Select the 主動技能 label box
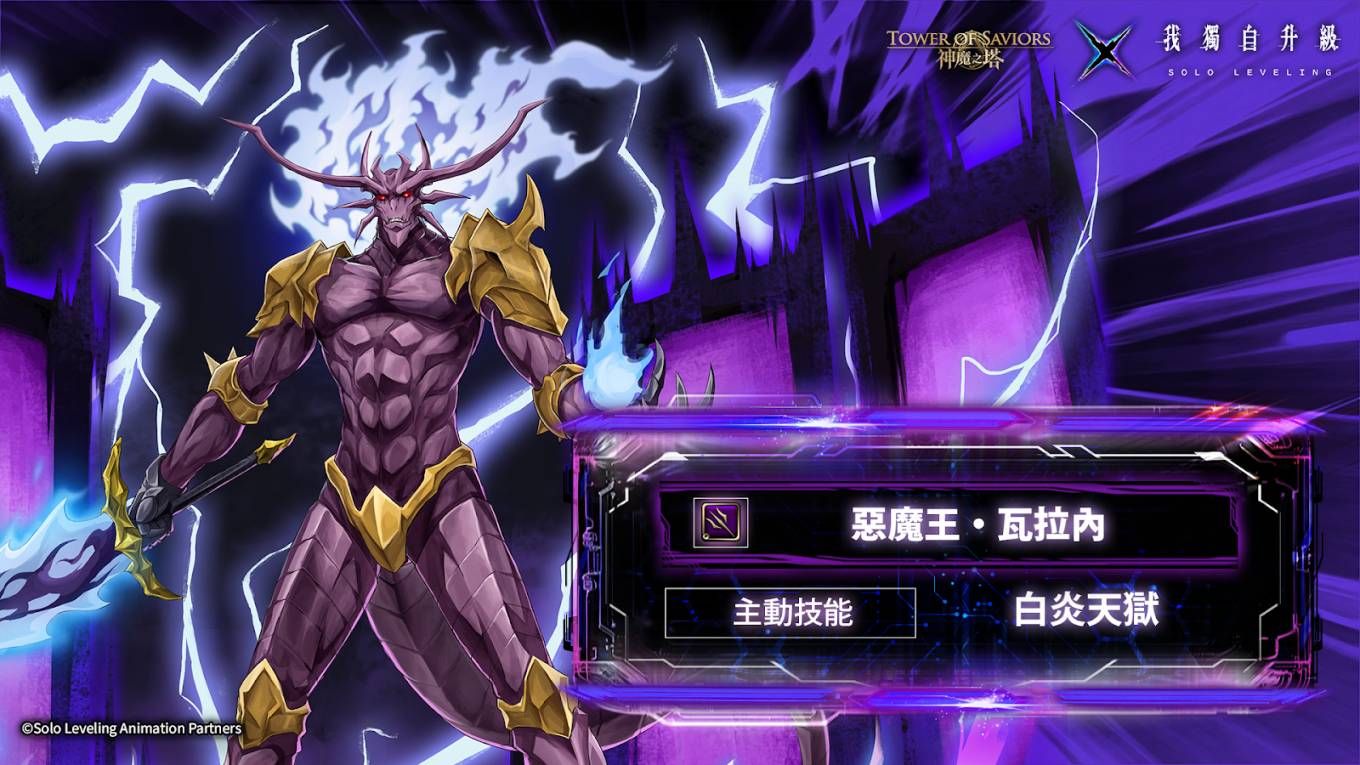The height and width of the screenshot is (765, 1360). 790,612
